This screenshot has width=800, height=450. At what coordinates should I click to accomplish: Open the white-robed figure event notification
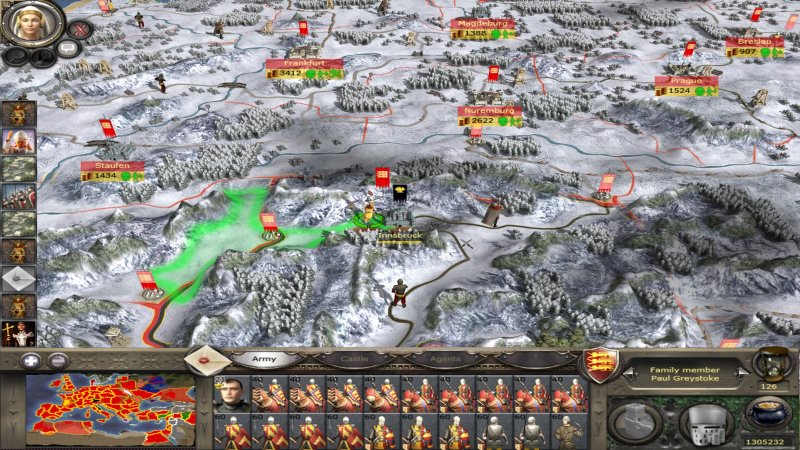click(x=19, y=141)
